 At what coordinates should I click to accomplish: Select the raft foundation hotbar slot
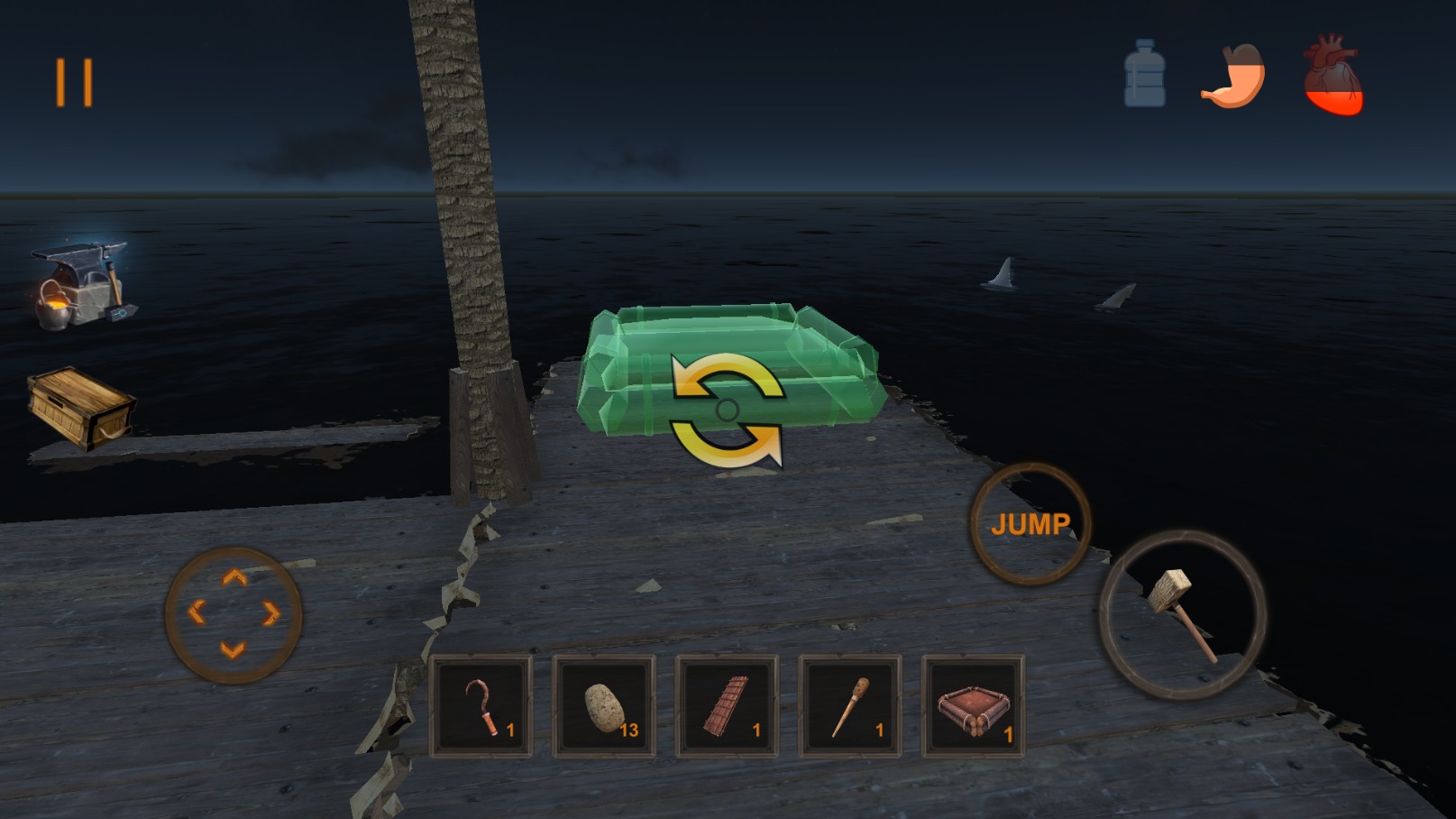[973, 706]
